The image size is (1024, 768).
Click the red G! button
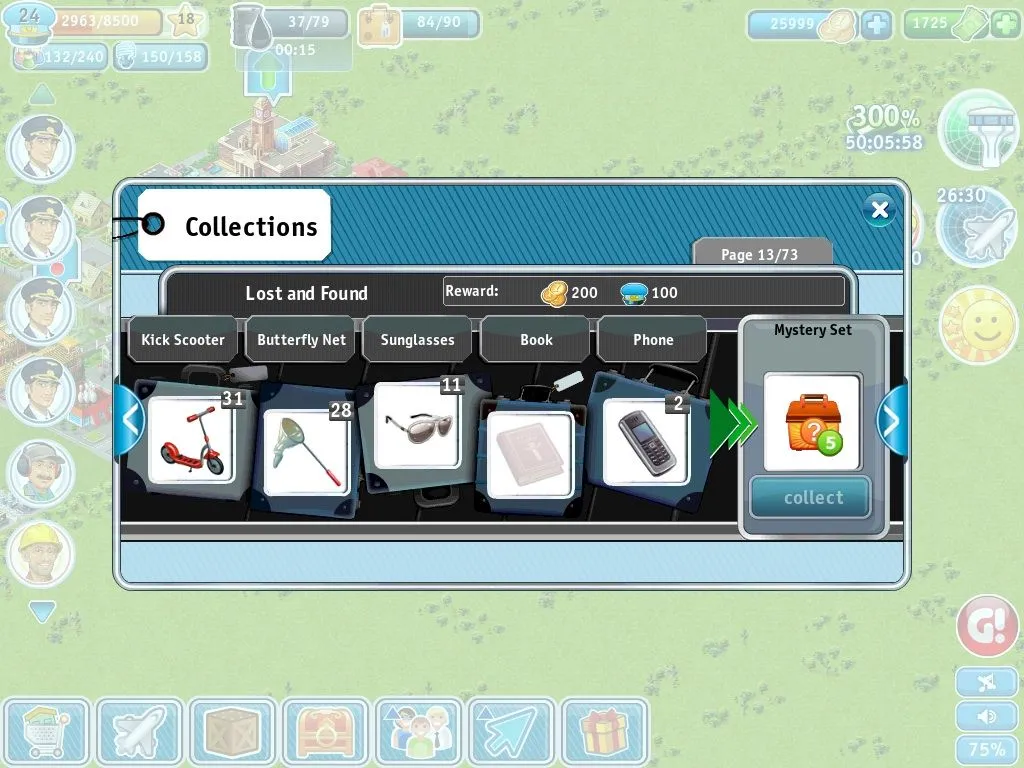[x=986, y=627]
